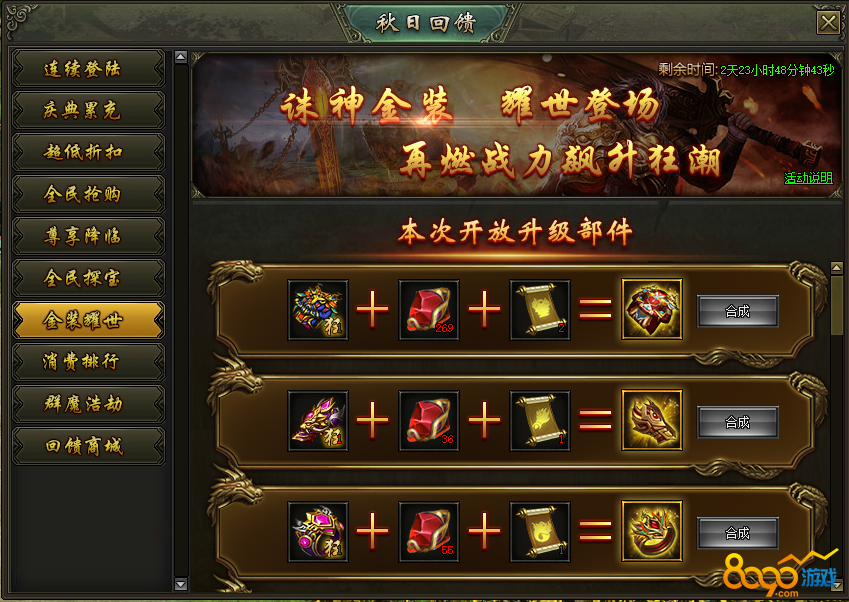Click the recipe list's down scroll arrow
849x602 pixels.
tap(837, 582)
